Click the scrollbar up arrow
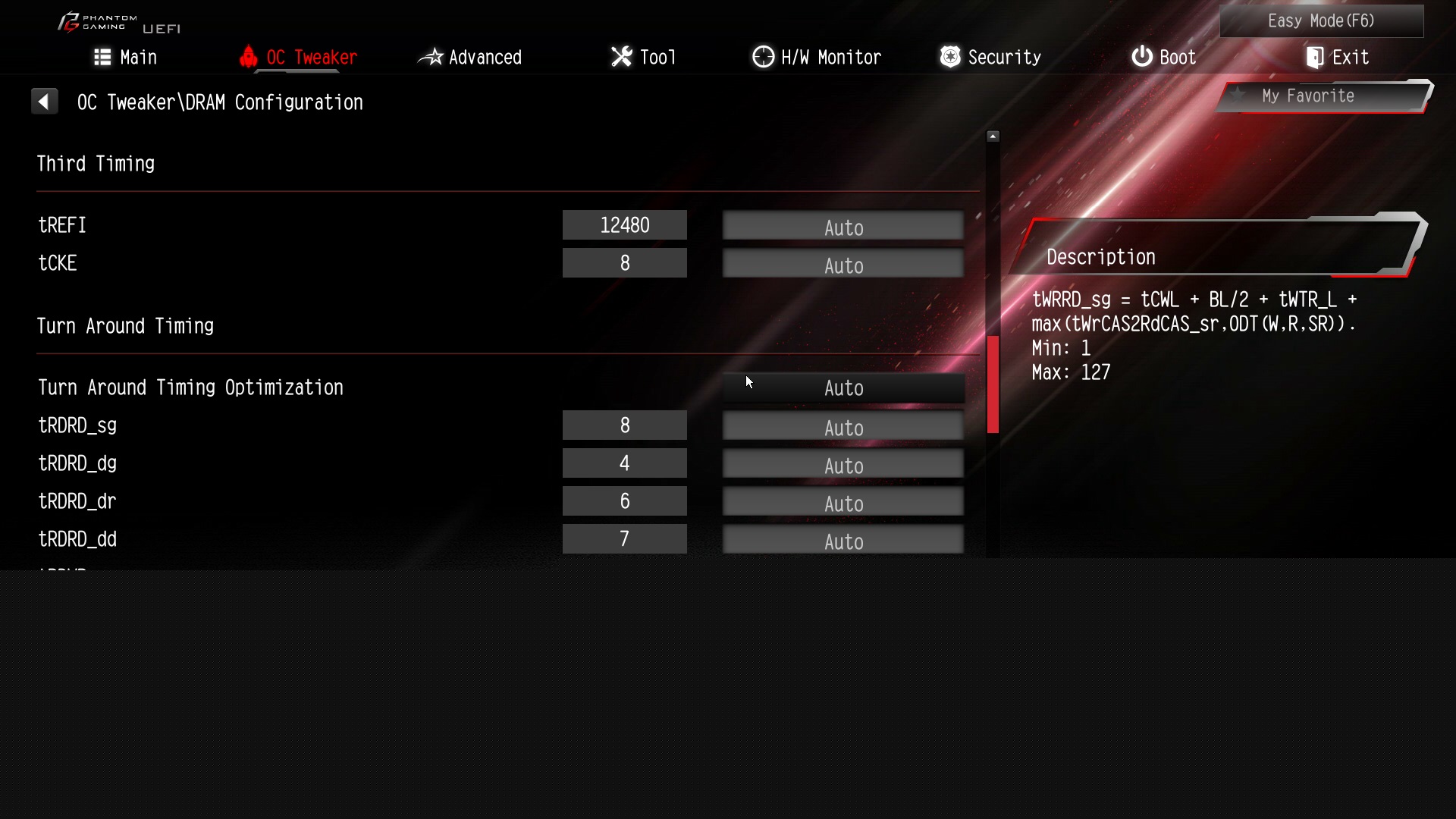 [993, 136]
